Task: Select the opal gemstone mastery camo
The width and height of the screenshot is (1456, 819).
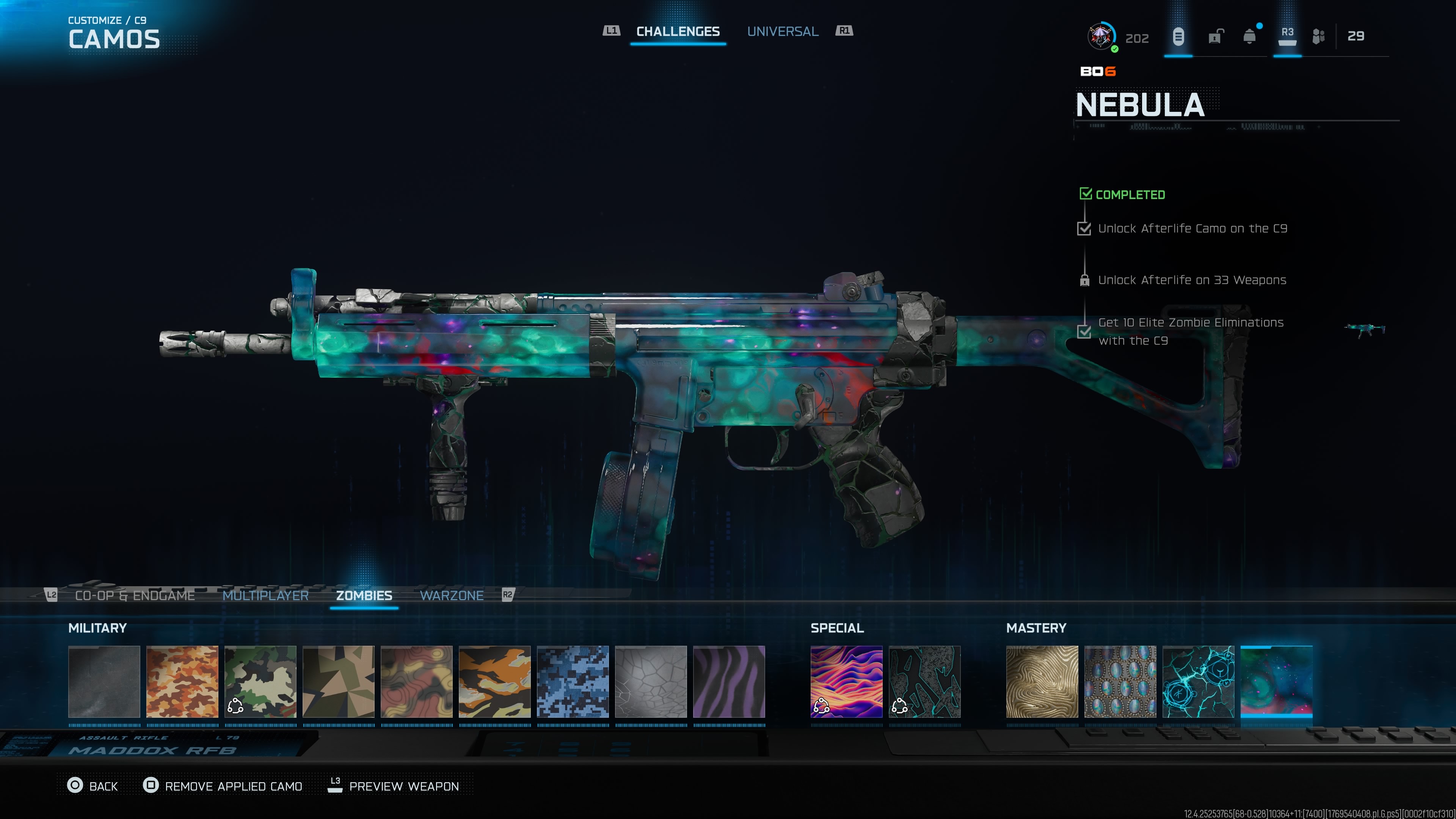Action: 1120,682
